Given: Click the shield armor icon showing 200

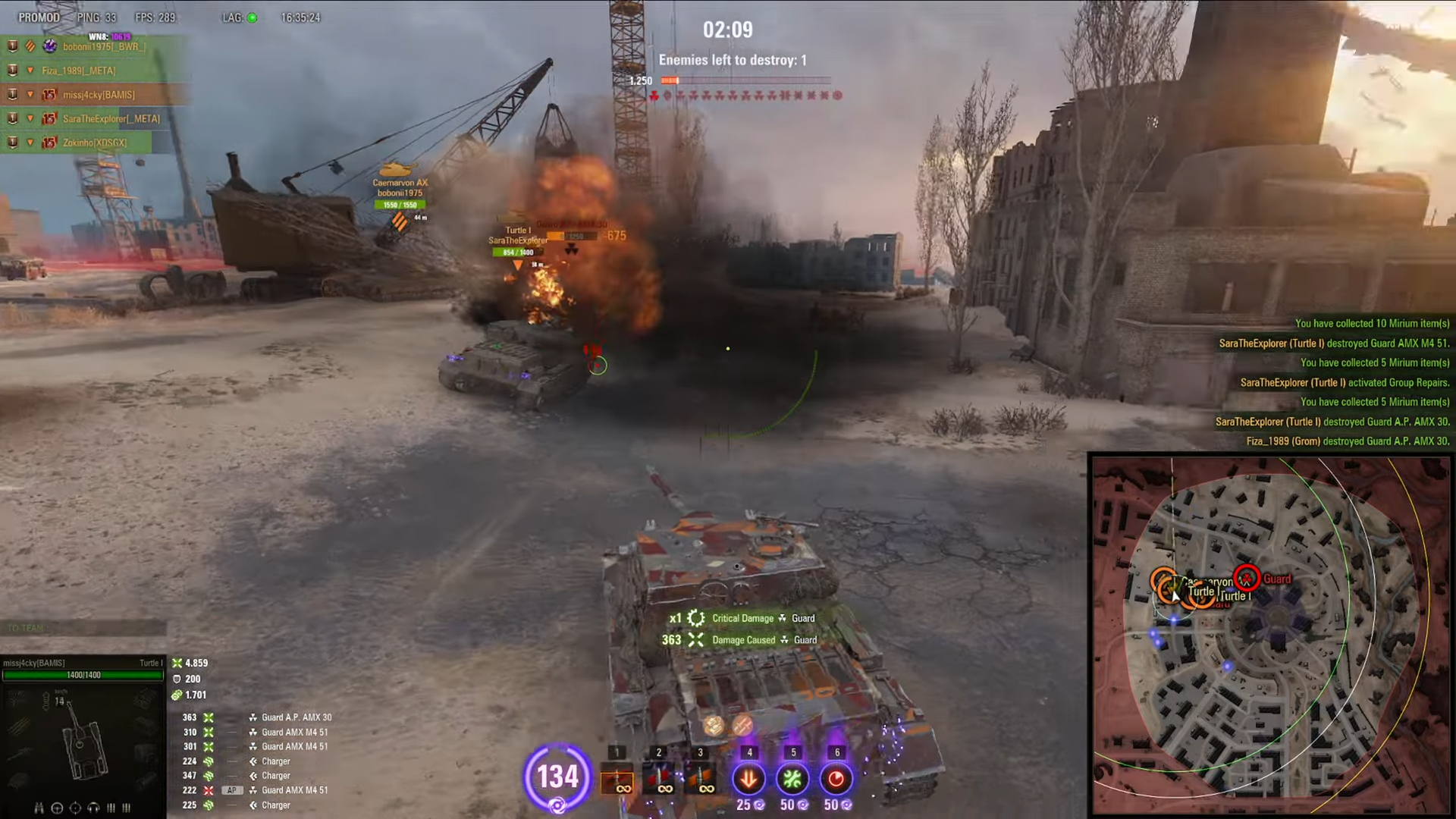Looking at the screenshot, I should (176, 679).
